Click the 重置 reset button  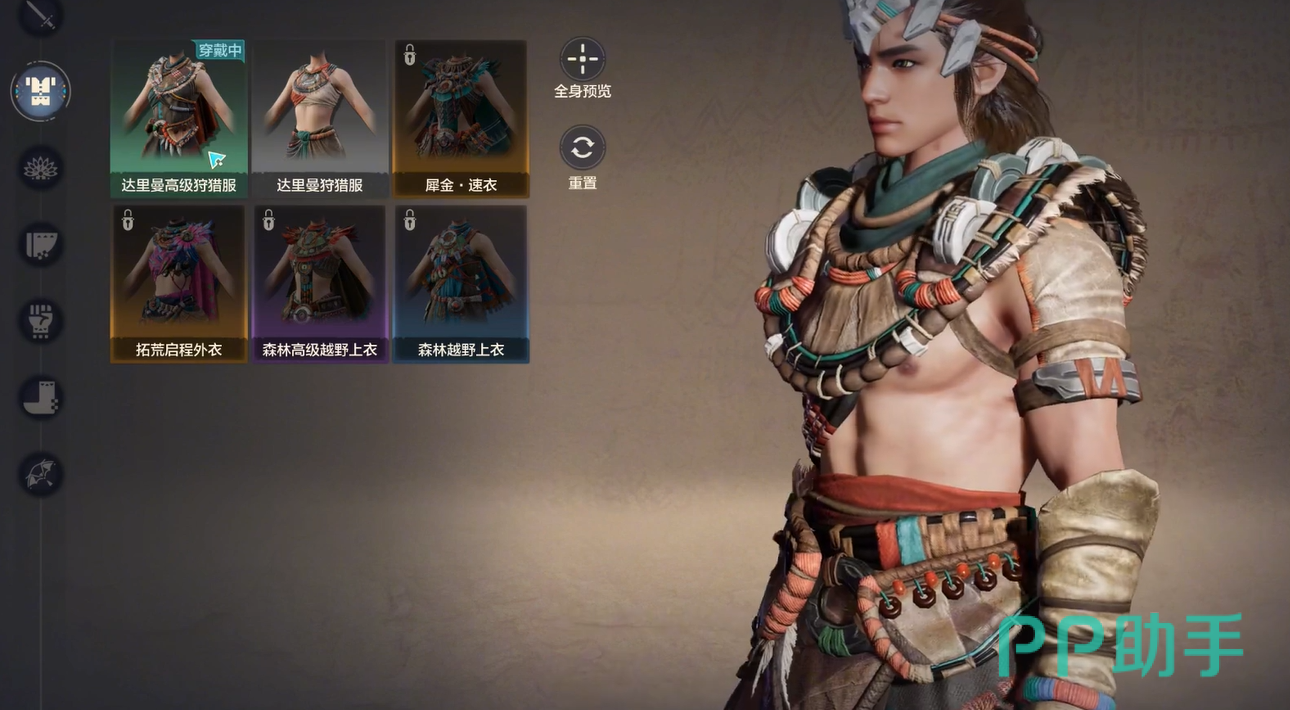pos(582,148)
